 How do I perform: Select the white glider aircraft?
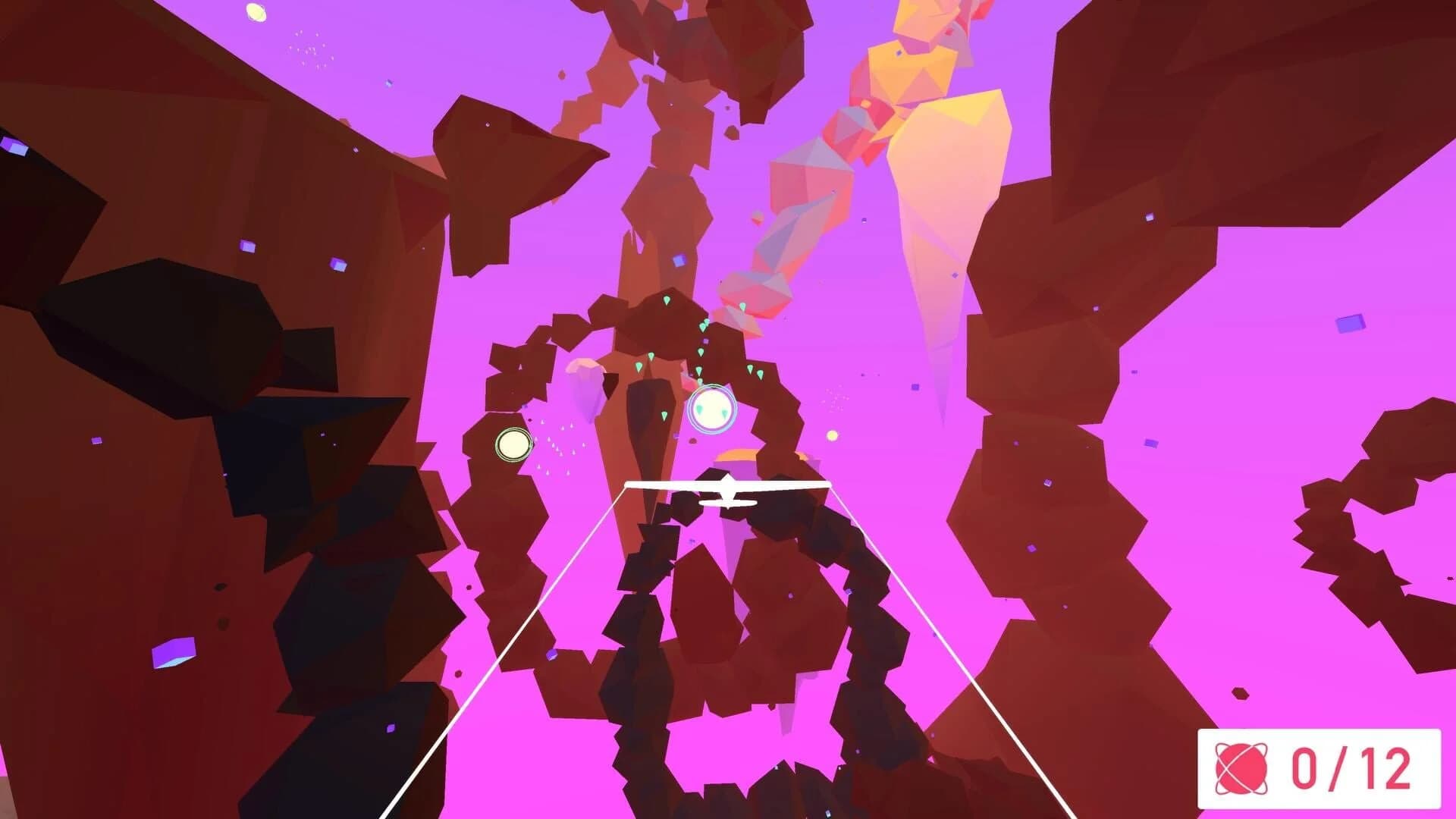coord(728,493)
